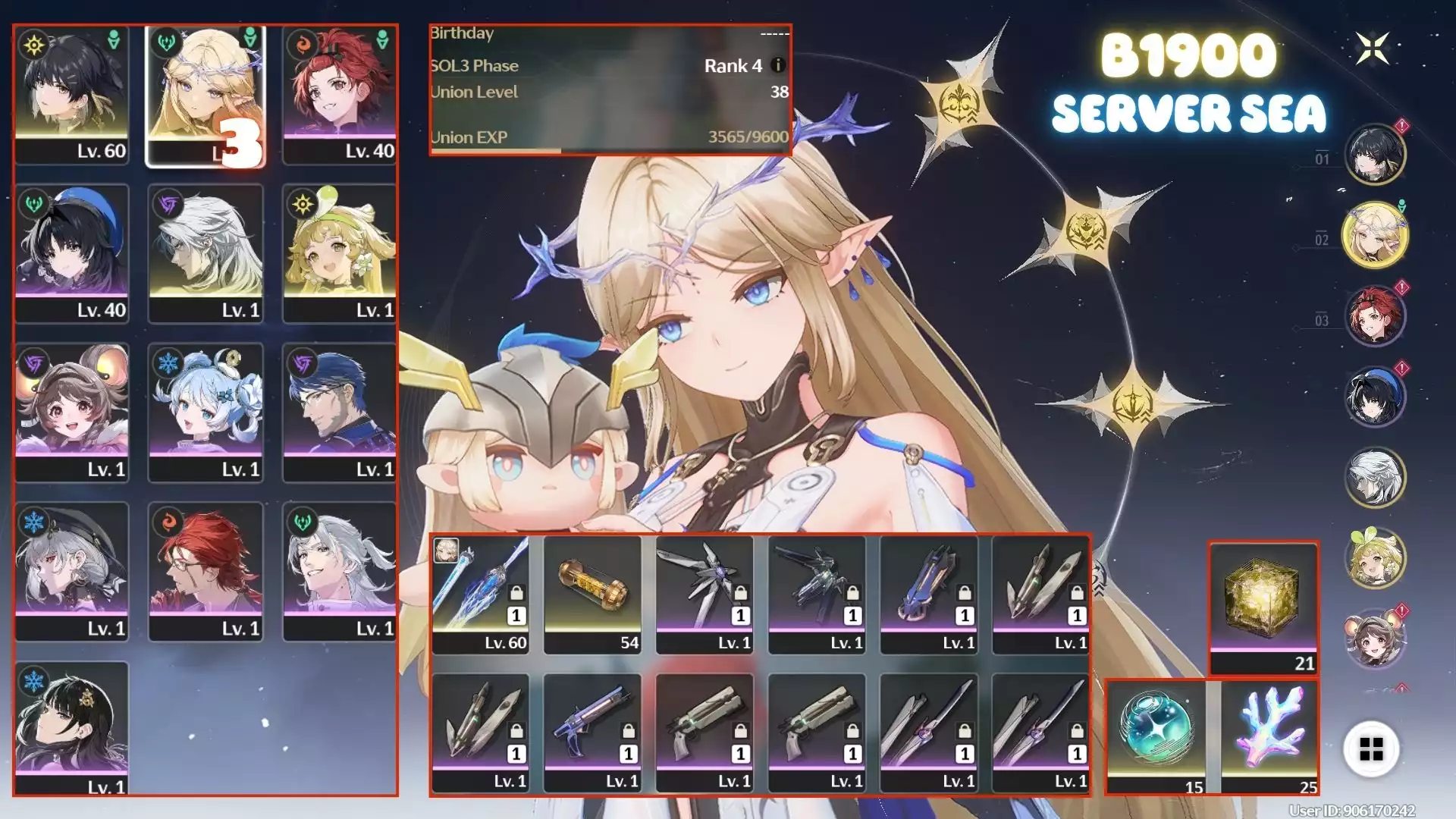Choose the light-blue-haired girl character card

click(206, 413)
